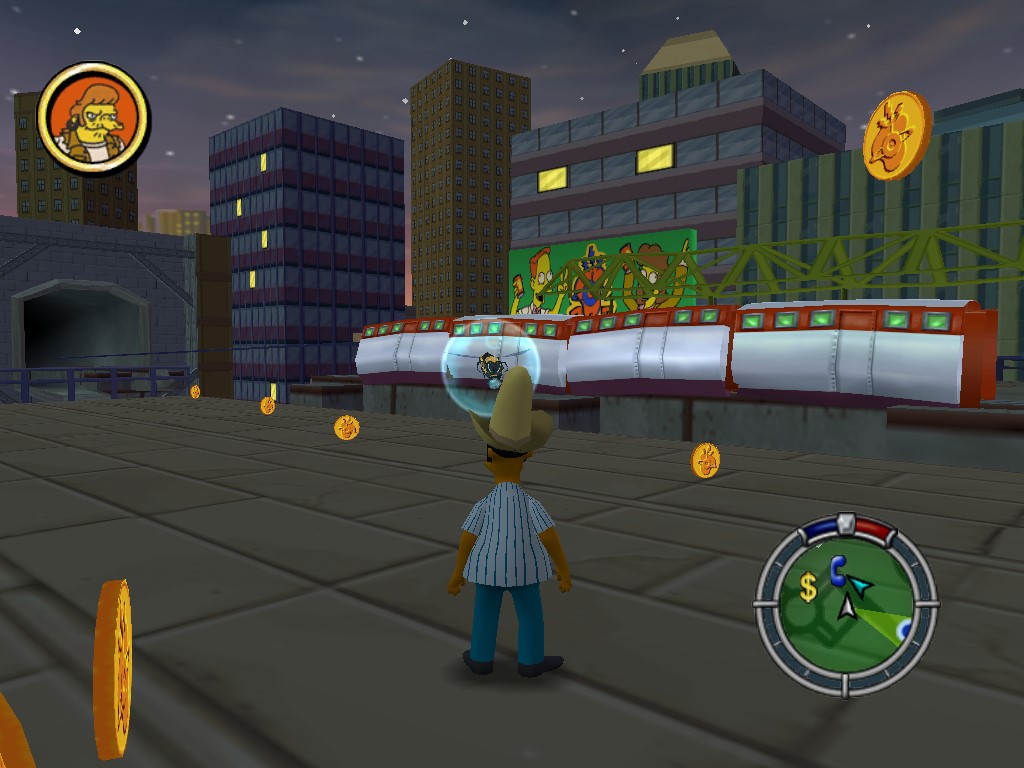Click the character portrait badge

click(93, 118)
